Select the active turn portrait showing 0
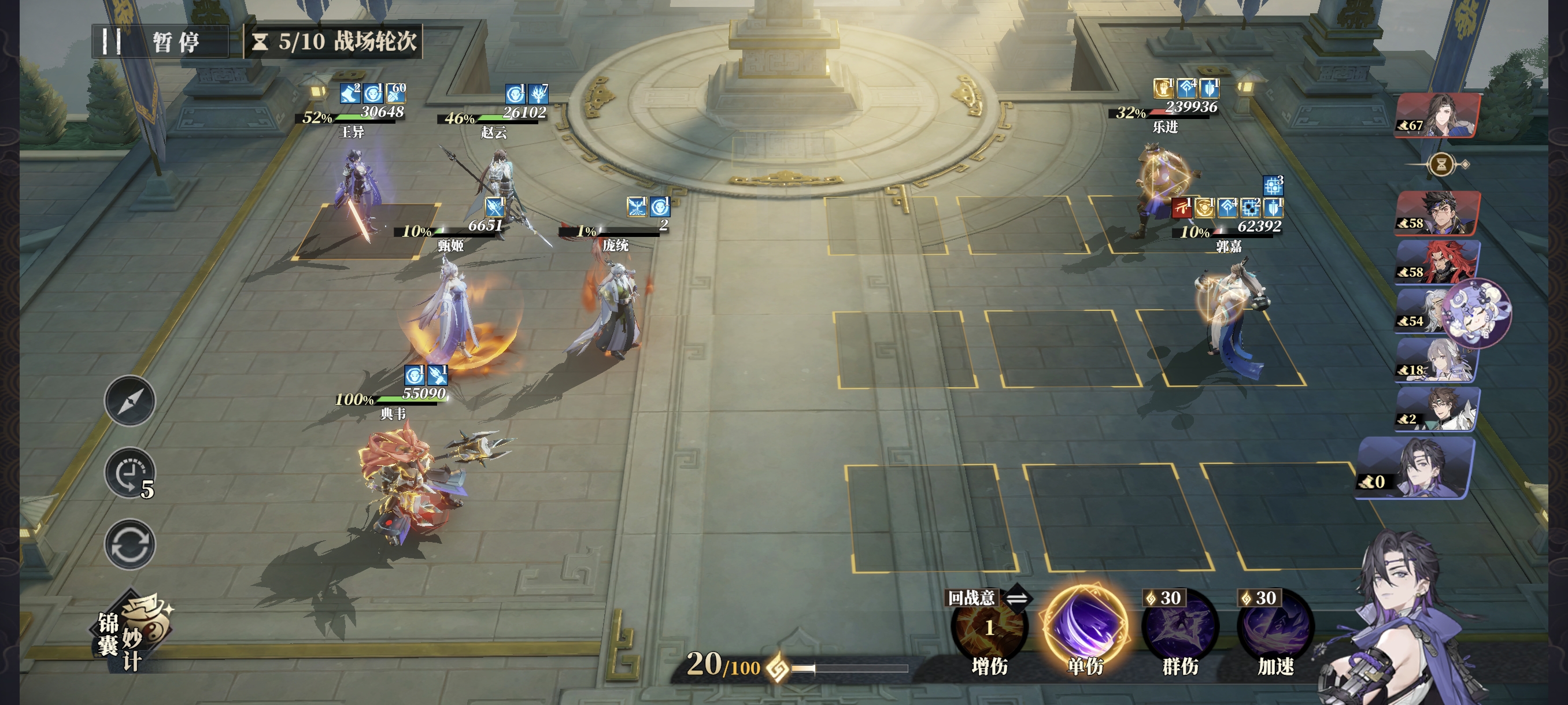 coord(1416,469)
